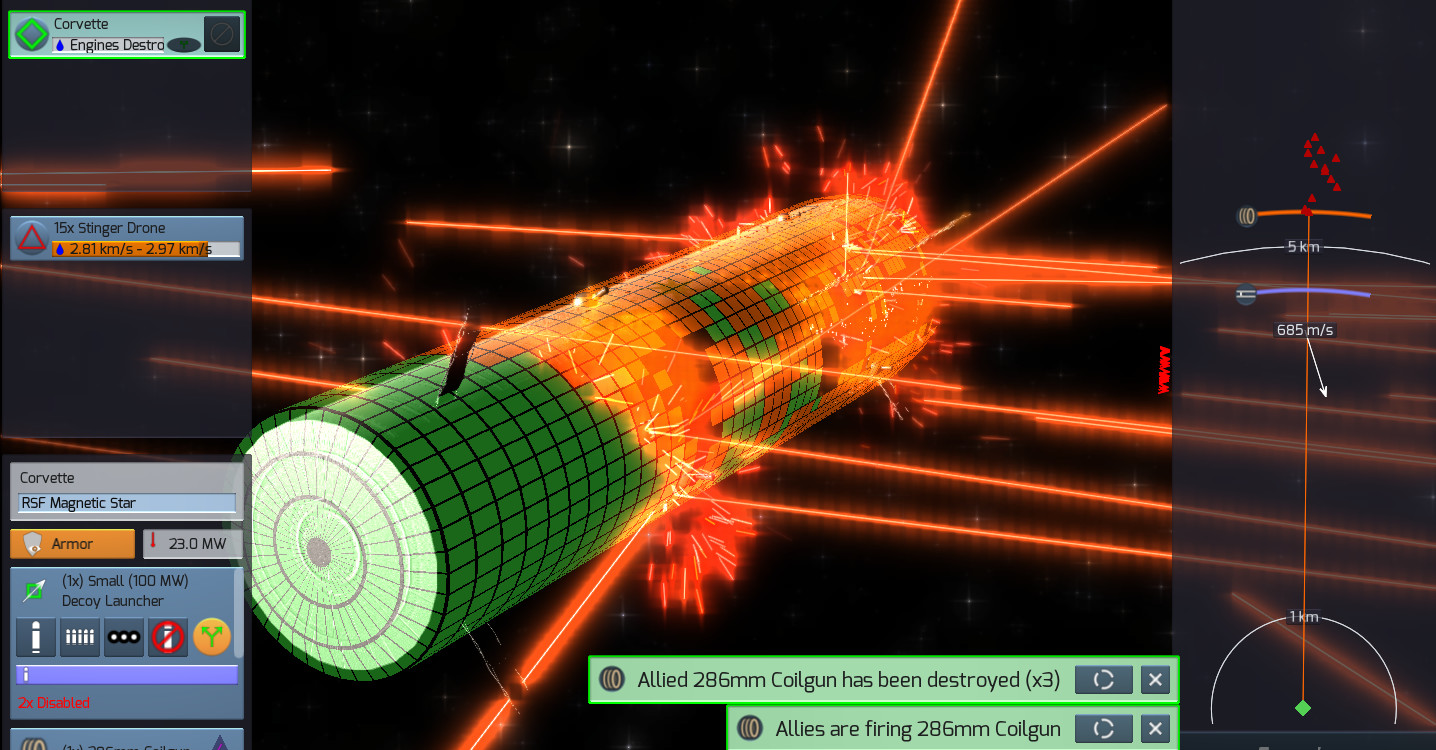Select the ammo info icon on Decoy Launcher
The width and height of the screenshot is (1436, 750).
pos(36,637)
